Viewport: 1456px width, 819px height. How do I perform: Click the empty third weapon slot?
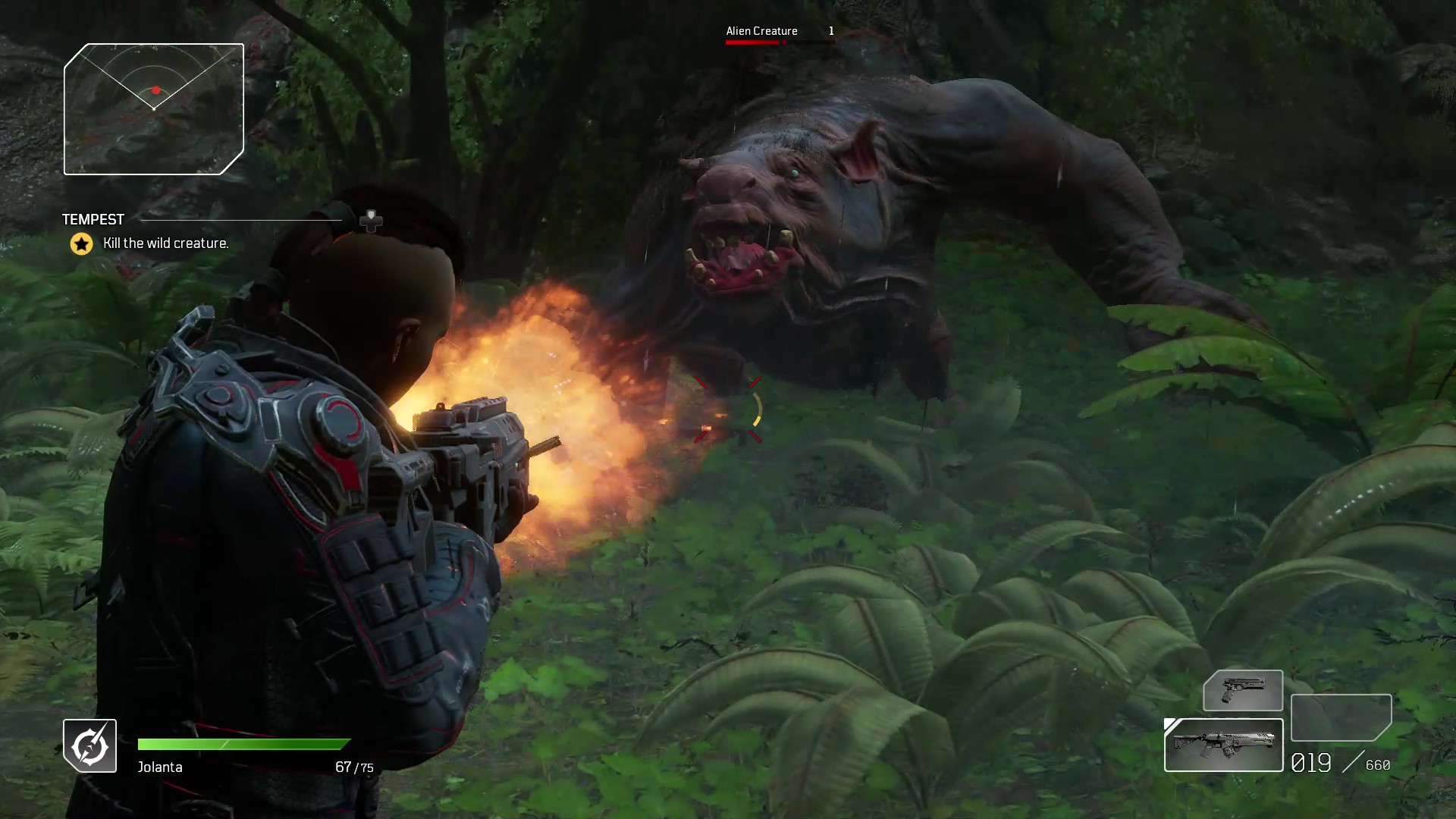[x=1341, y=717]
